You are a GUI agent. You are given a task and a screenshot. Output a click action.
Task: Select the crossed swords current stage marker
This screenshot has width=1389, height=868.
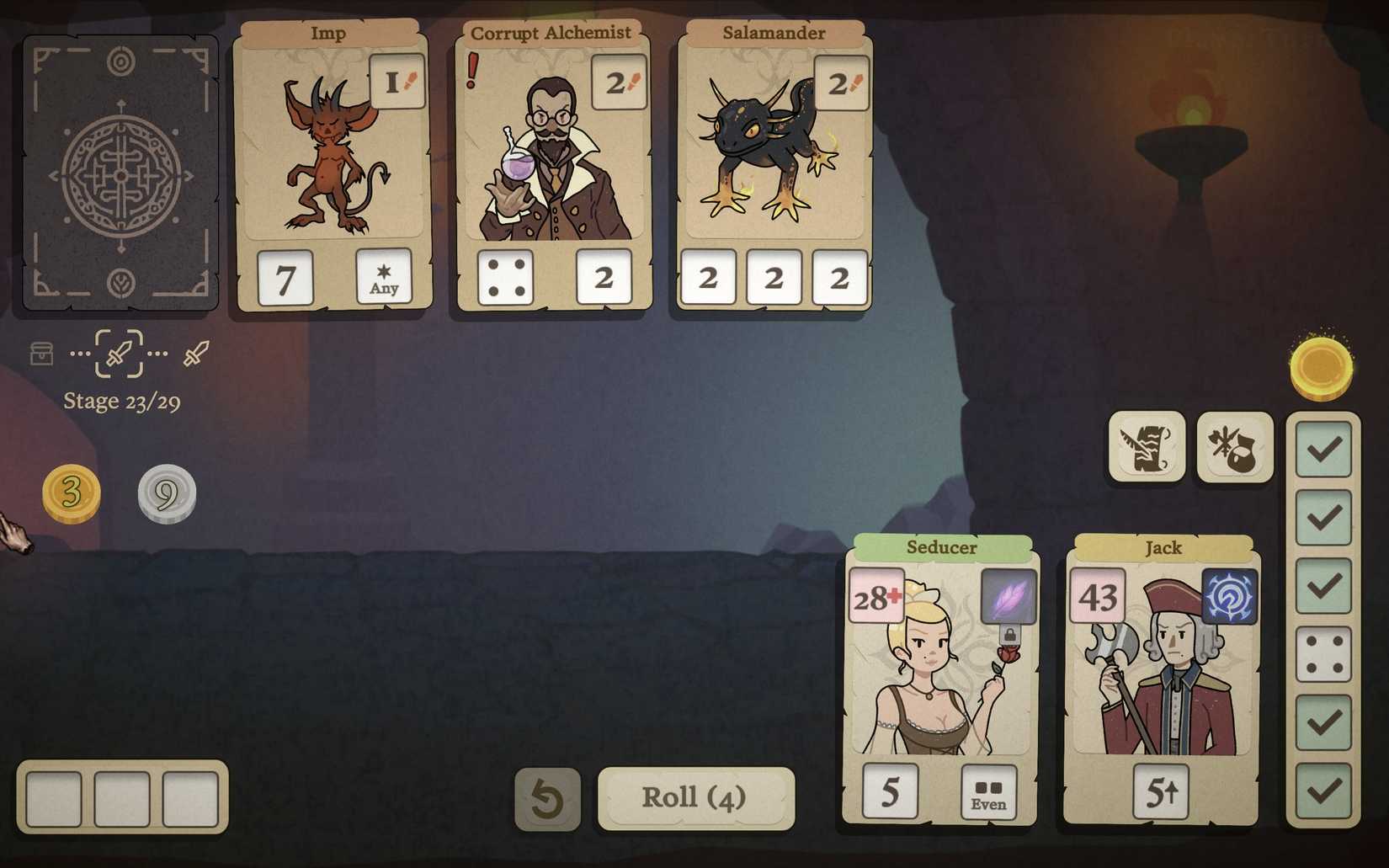[120, 354]
